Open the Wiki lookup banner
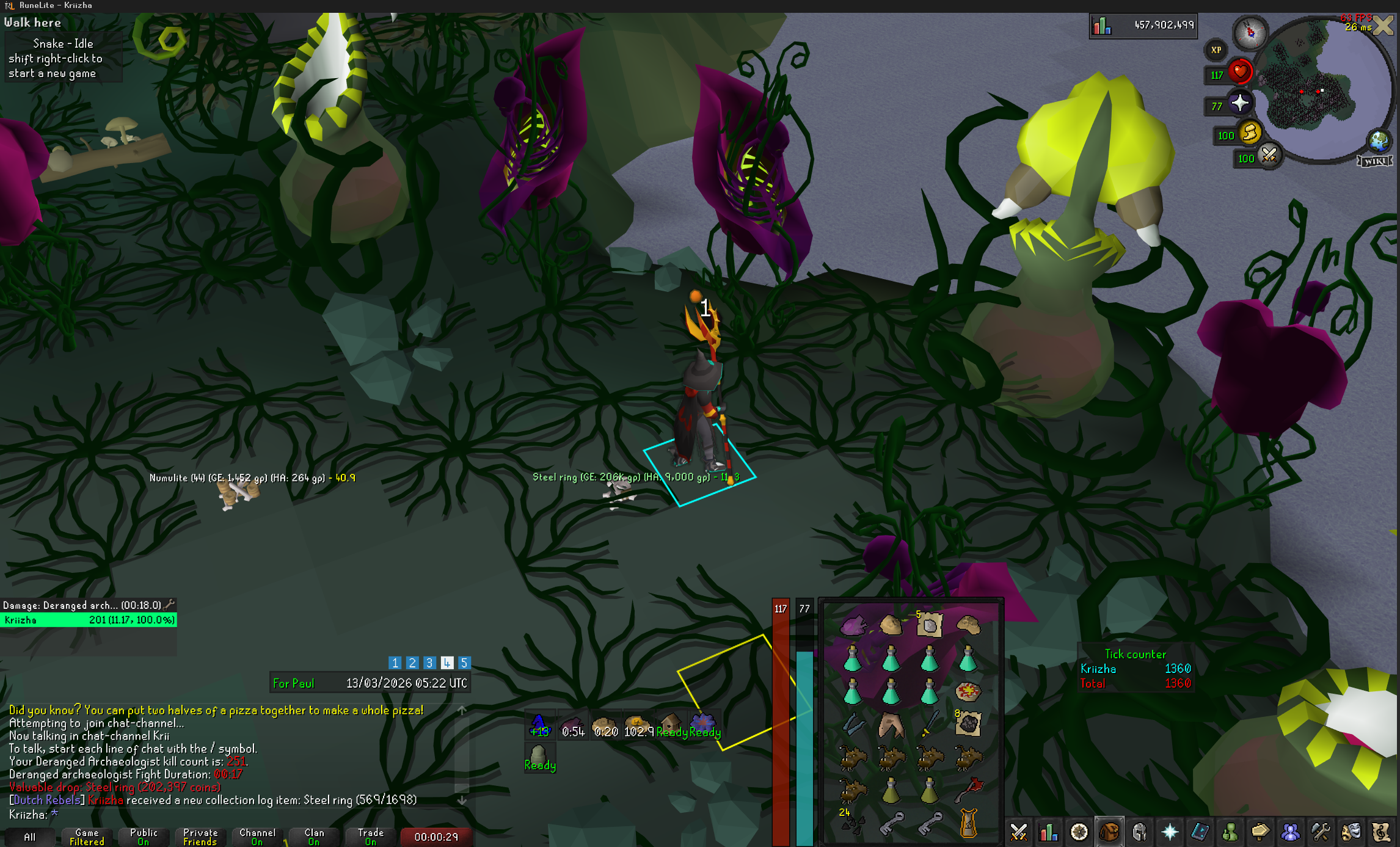Image resolution: width=1400 pixels, height=847 pixels. click(x=1375, y=161)
